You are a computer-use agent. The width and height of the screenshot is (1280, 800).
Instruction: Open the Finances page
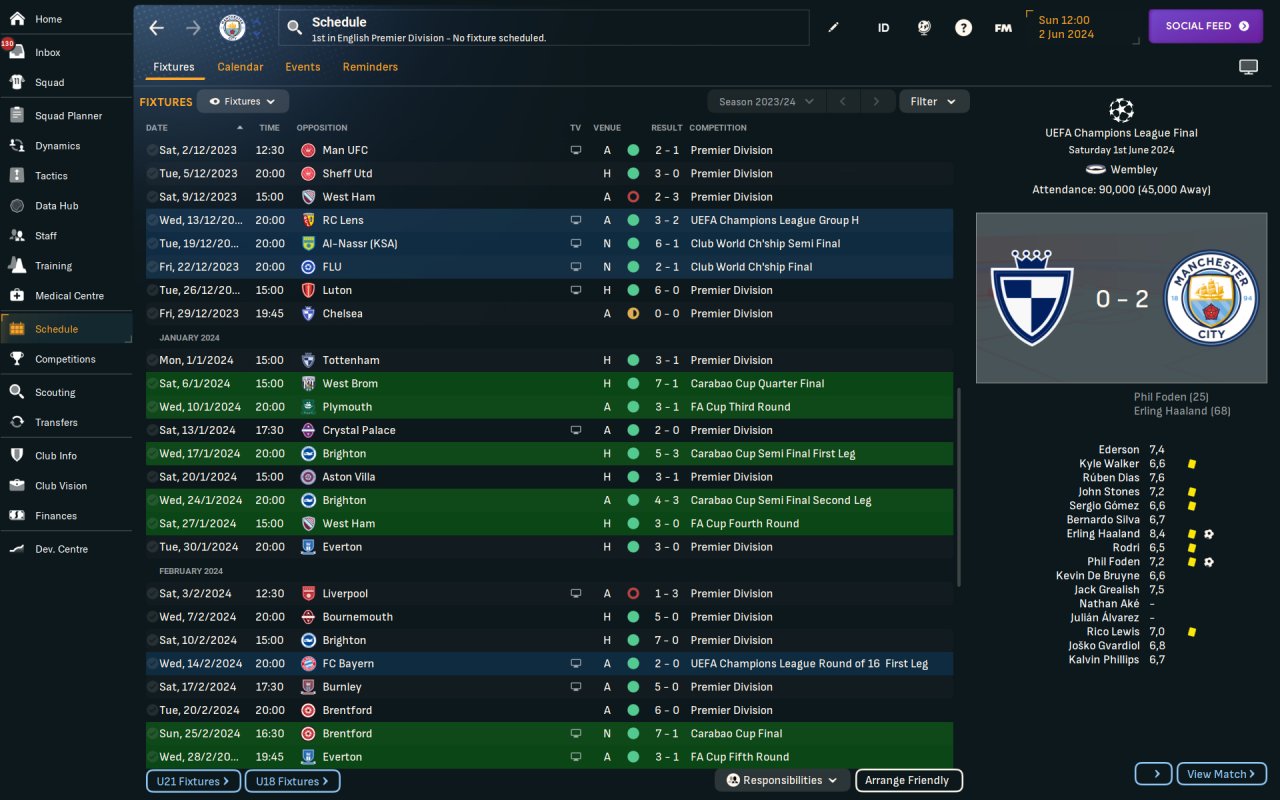pos(55,516)
